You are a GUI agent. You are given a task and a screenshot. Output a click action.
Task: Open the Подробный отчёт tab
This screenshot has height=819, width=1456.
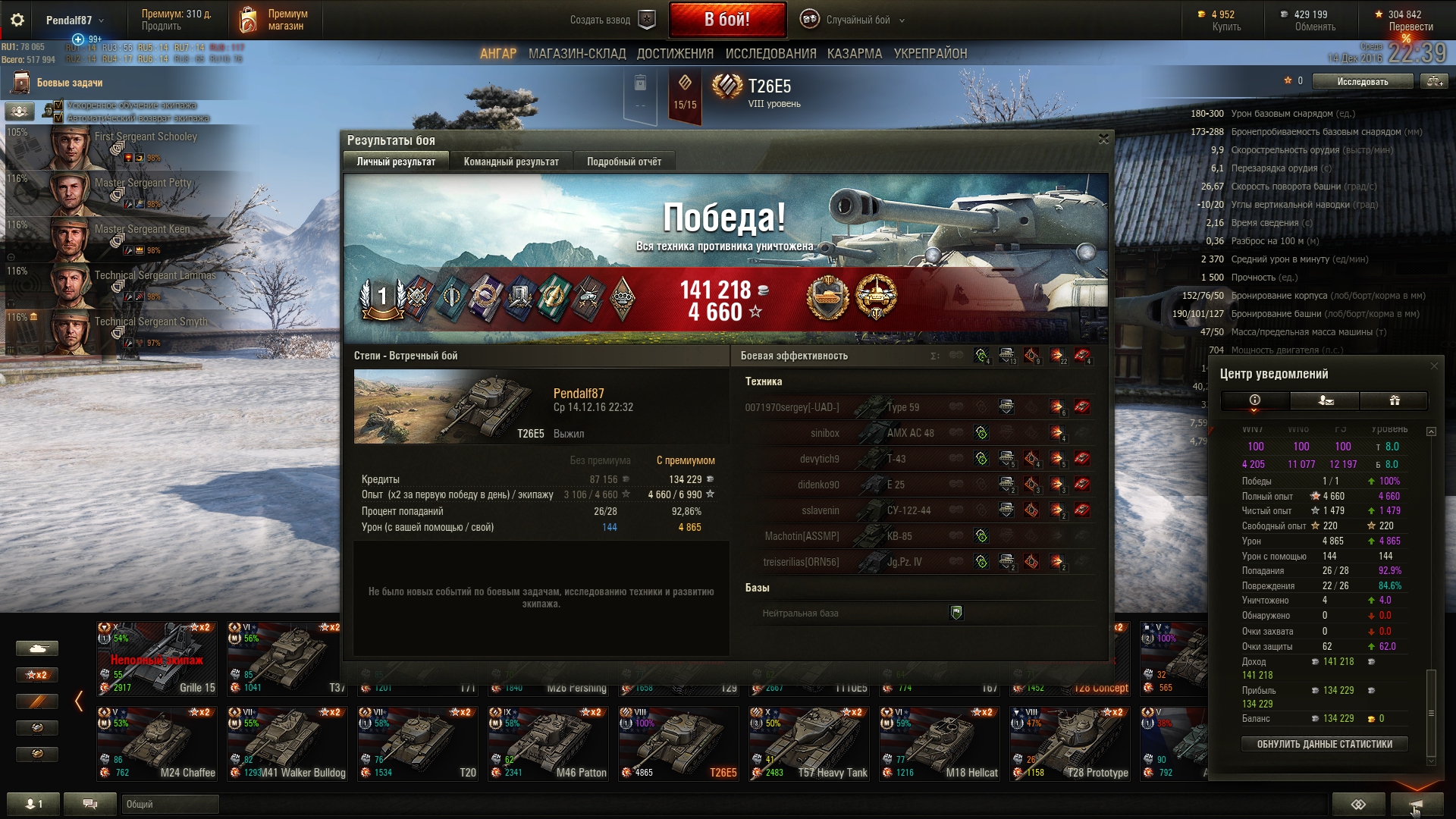point(623,162)
